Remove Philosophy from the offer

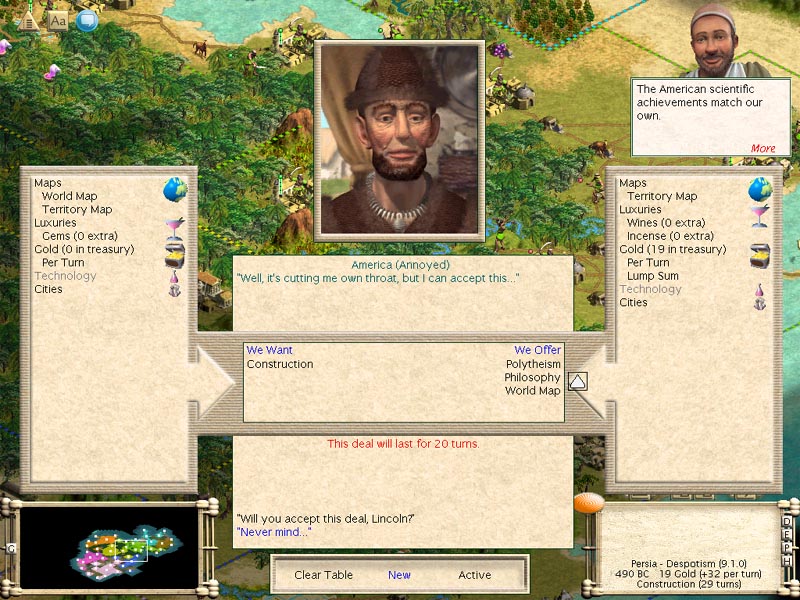[532, 377]
